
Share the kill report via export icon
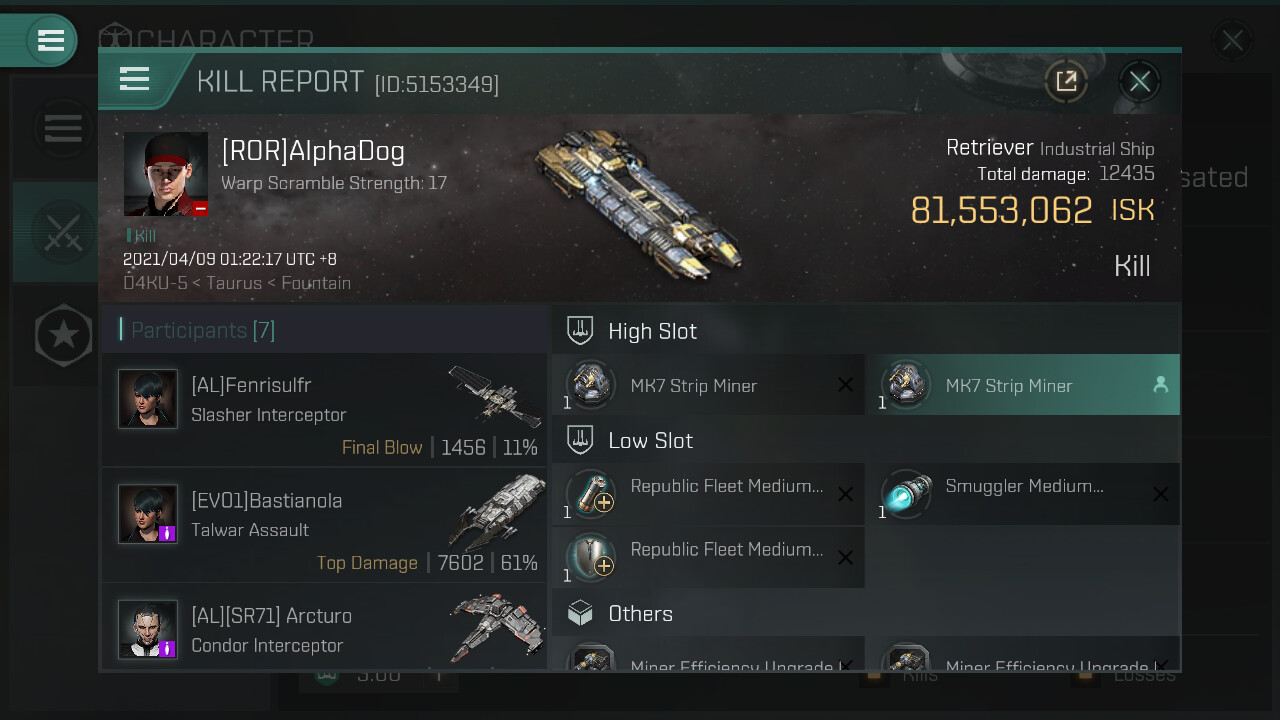click(1066, 82)
